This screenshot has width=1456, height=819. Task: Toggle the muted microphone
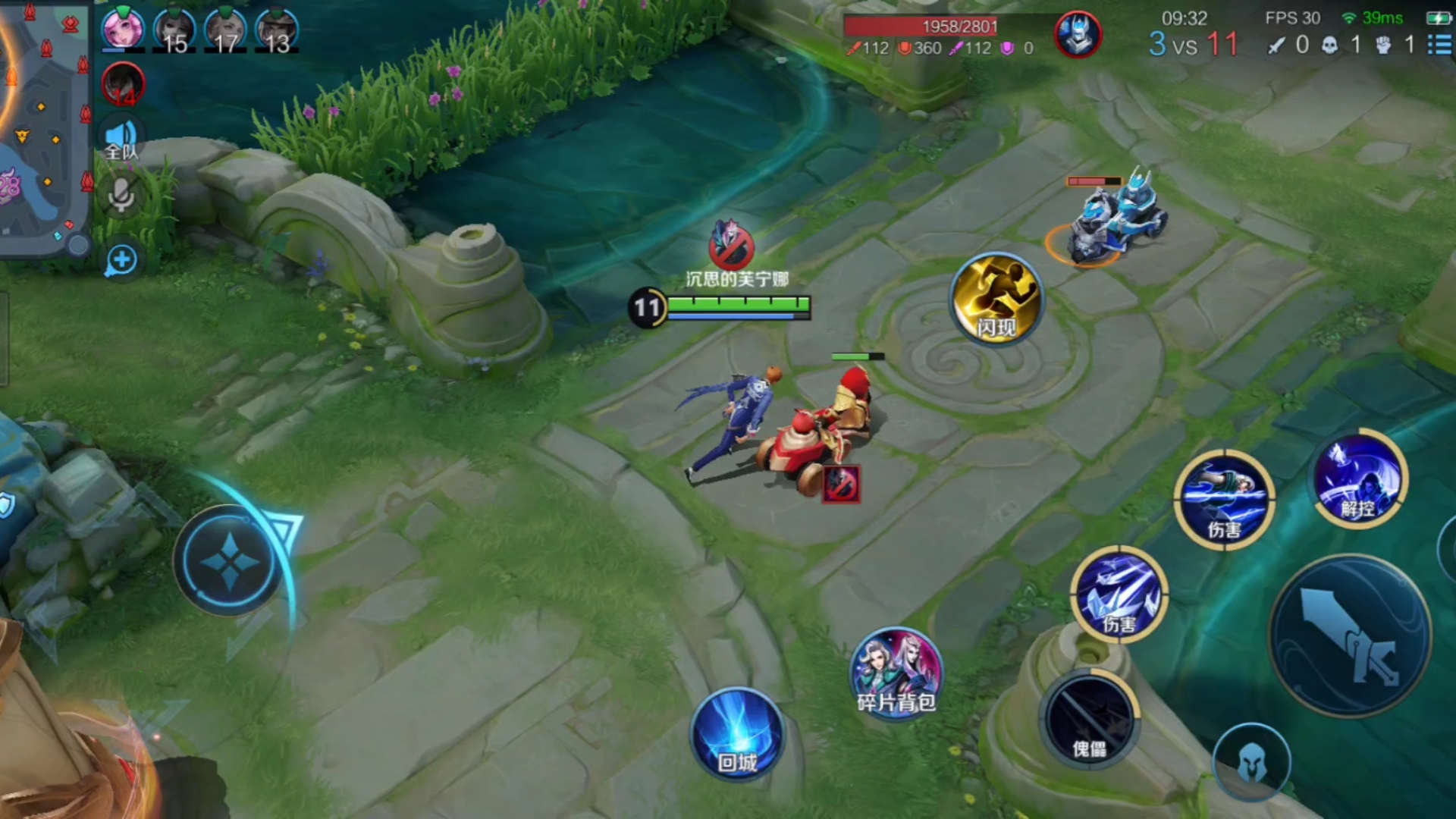[121, 196]
